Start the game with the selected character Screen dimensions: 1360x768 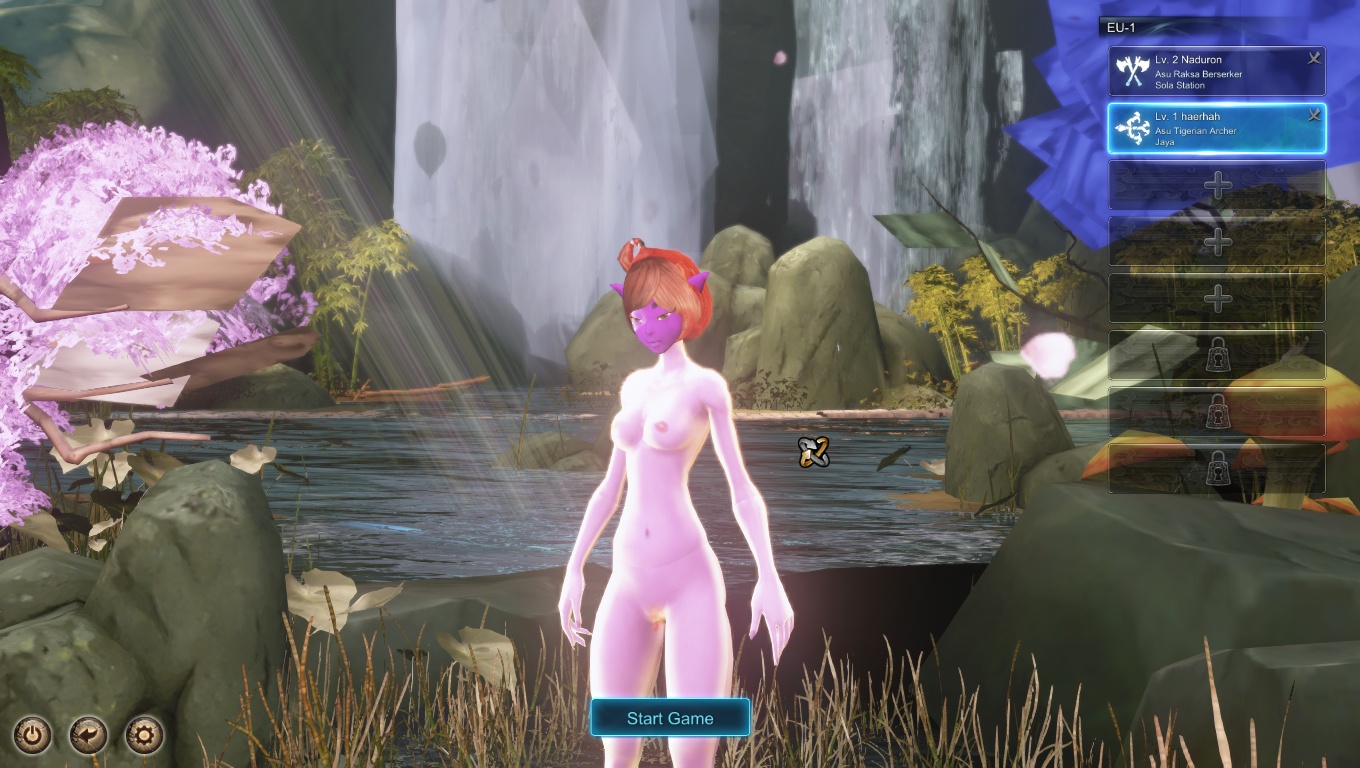(670, 718)
